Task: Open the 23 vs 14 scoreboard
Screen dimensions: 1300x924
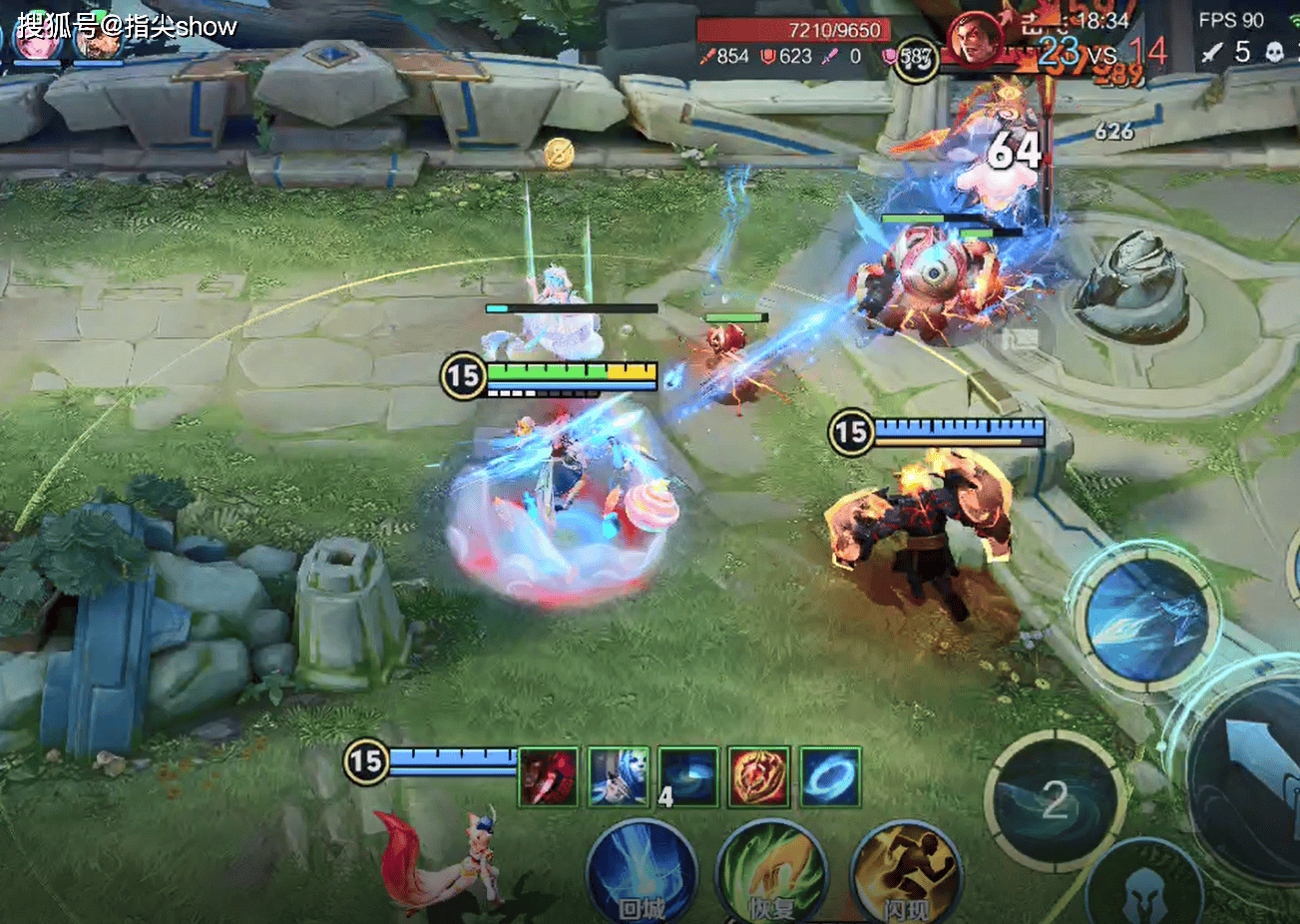Action: pyautogui.click(x=1101, y=52)
